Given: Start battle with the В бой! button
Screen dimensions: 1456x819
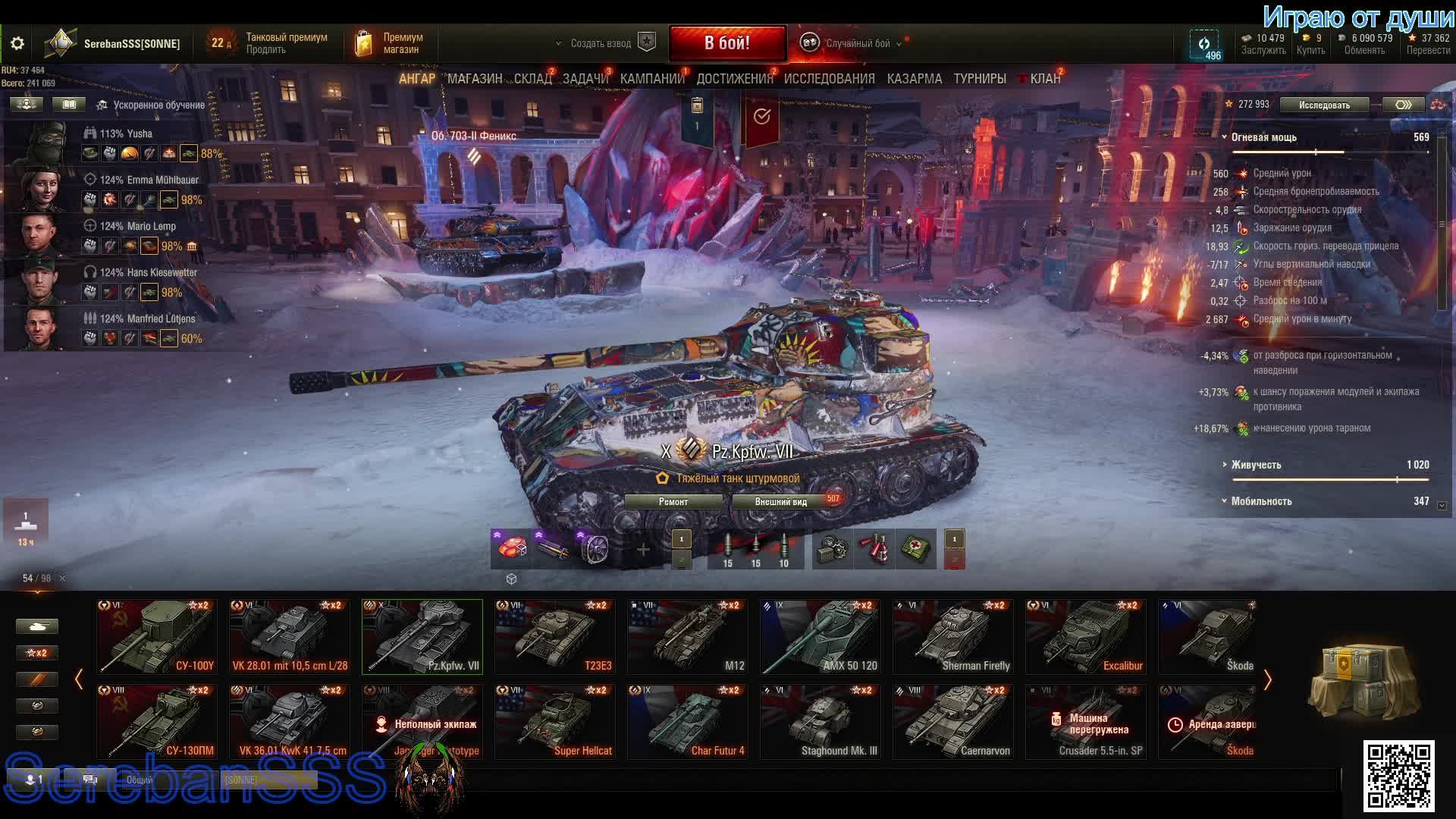Looking at the screenshot, I should (x=726, y=43).
